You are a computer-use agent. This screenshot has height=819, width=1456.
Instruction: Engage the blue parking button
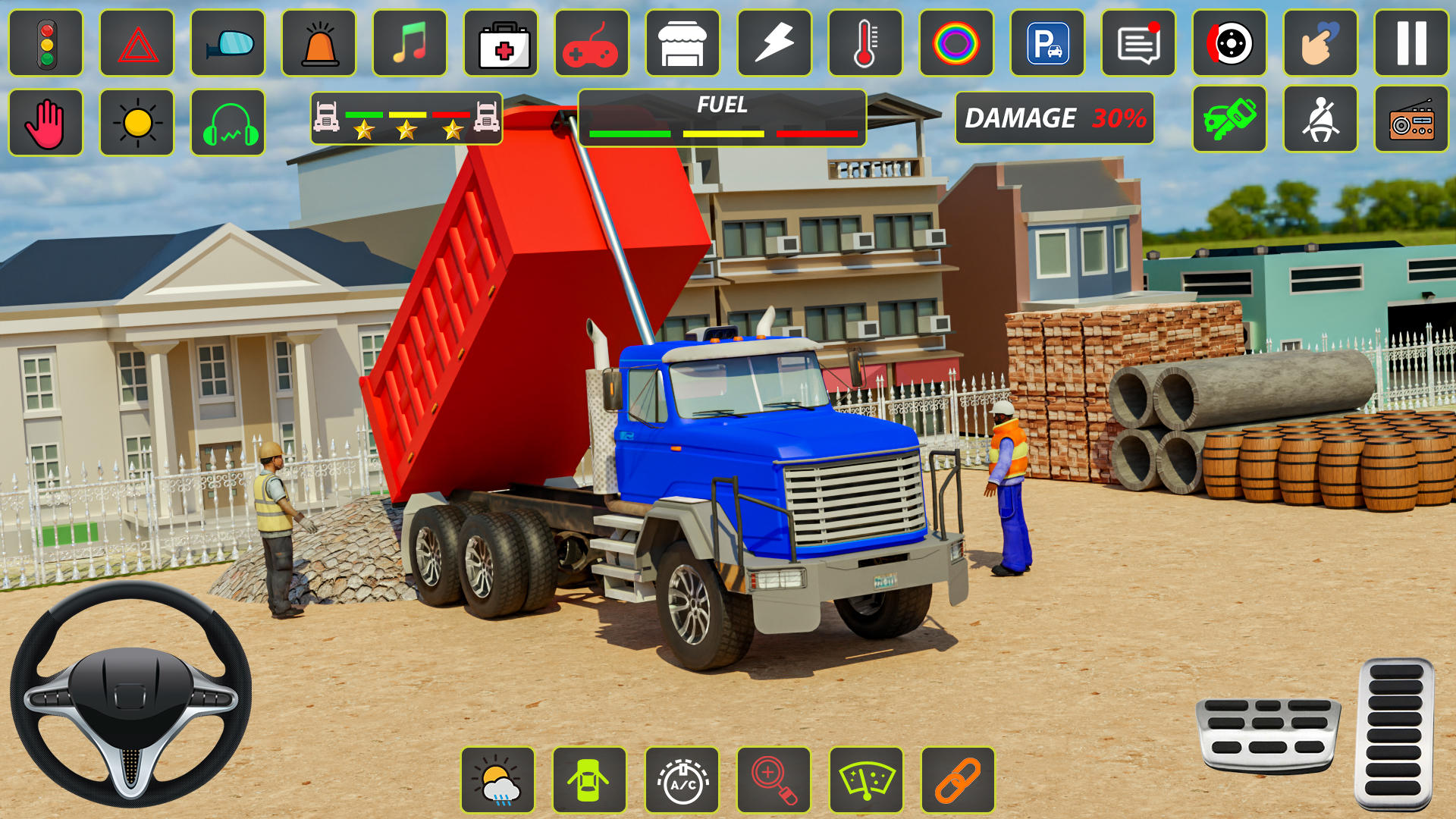click(1047, 43)
